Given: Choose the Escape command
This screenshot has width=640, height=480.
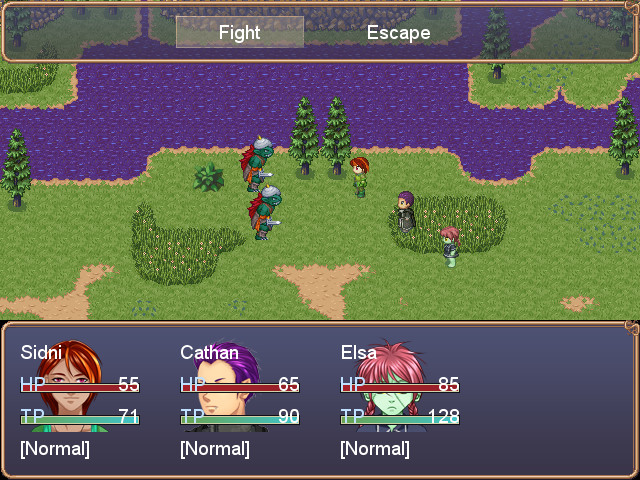Looking at the screenshot, I should point(398,32).
